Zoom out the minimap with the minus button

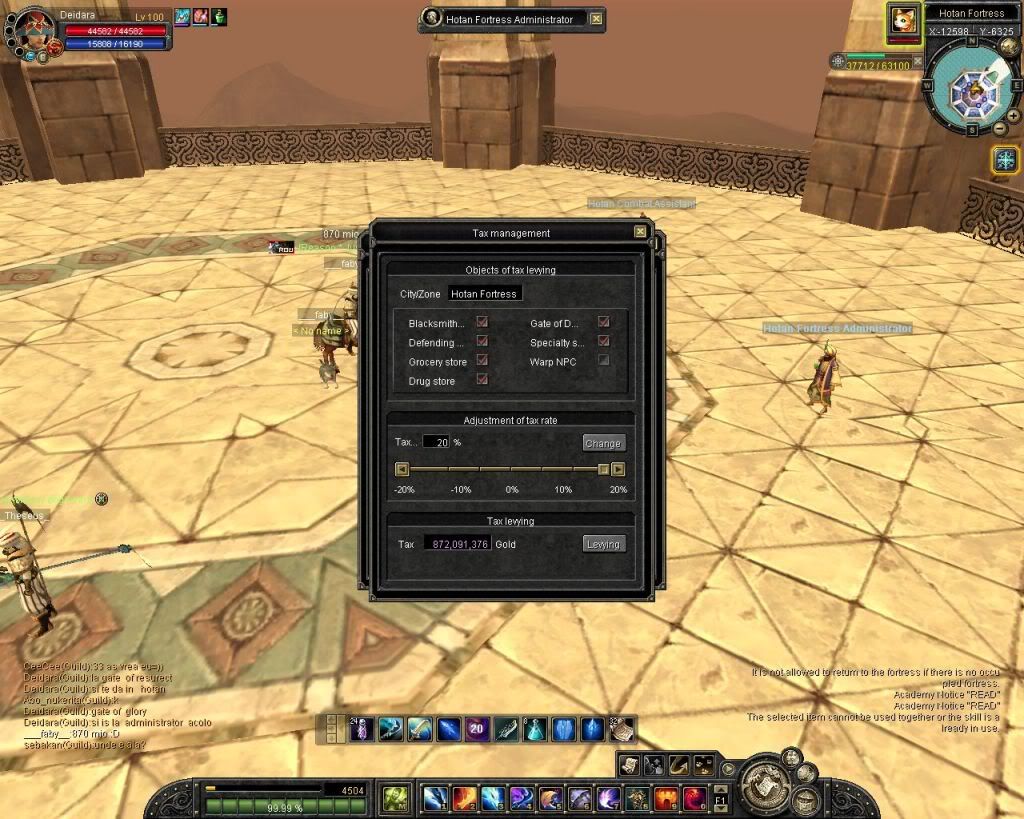[x=1000, y=128]
